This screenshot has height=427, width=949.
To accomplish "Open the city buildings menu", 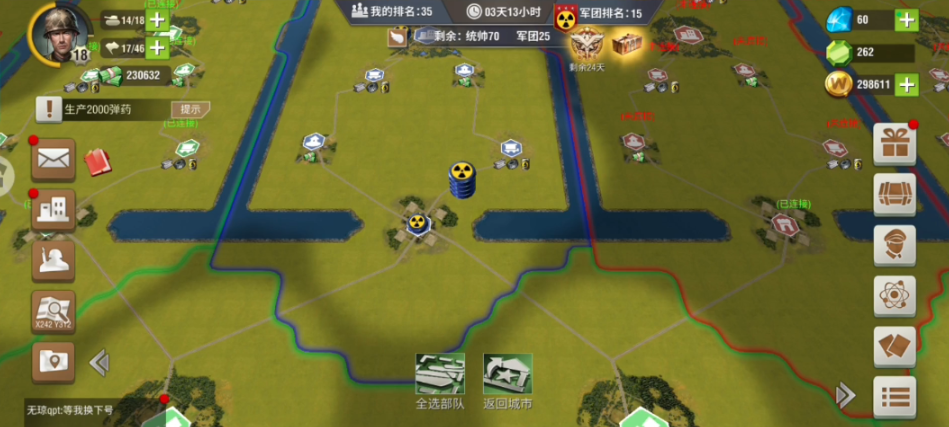I will (53, 210).
